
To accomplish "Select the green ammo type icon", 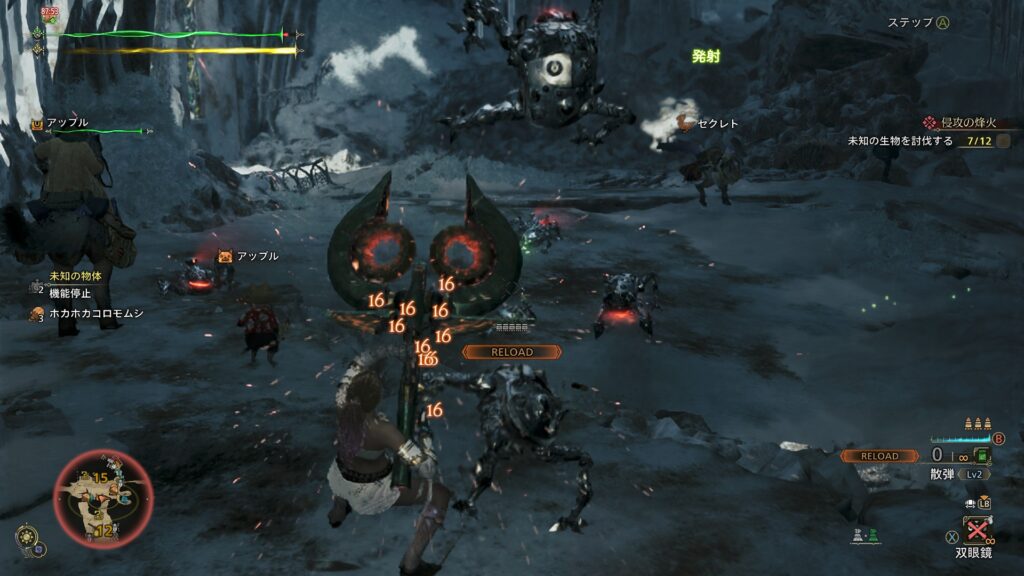I will click(x=983, y=456).
